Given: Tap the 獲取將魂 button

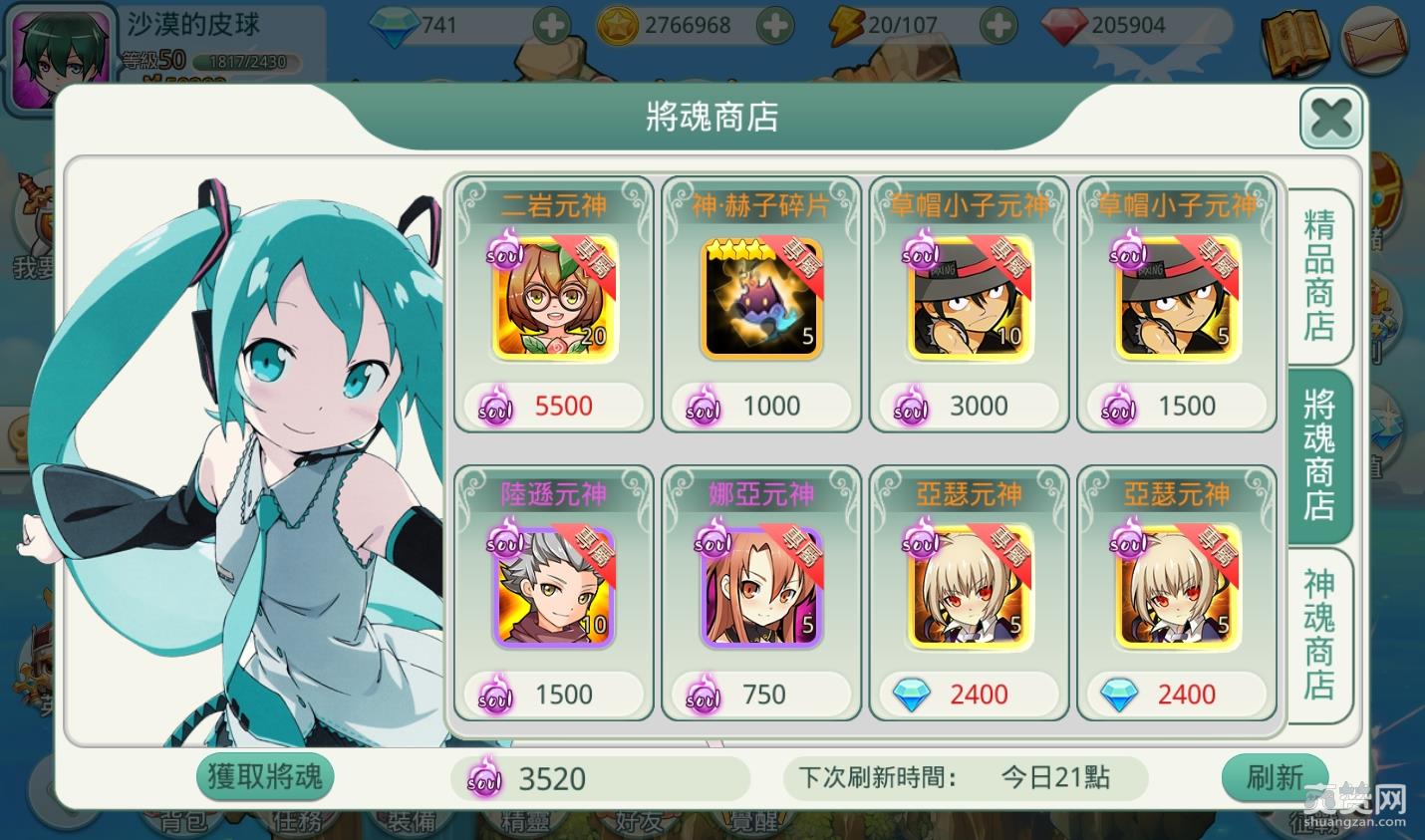Looking at the screenshot, I should pyautogui.click(x=265, y=777).
